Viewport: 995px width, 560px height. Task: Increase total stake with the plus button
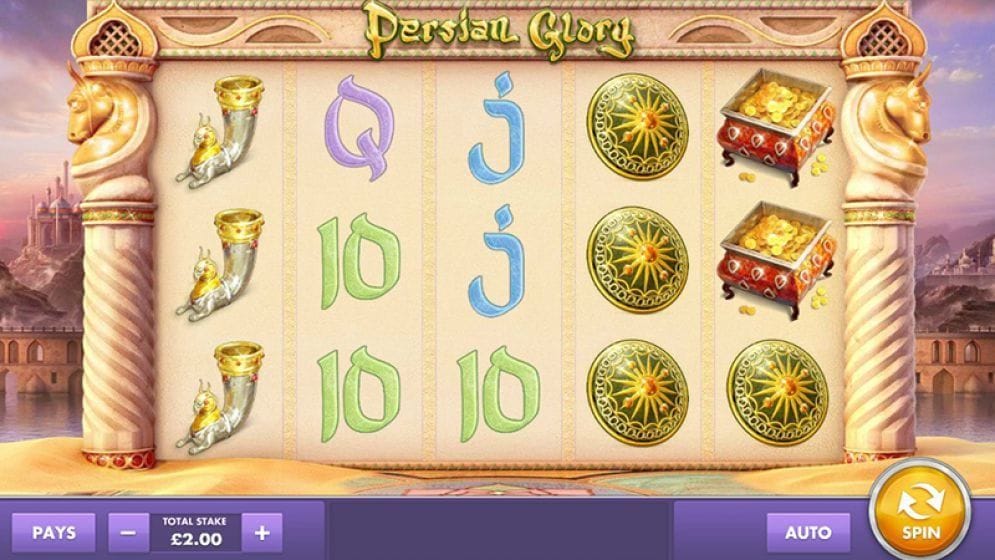point(262,531)
